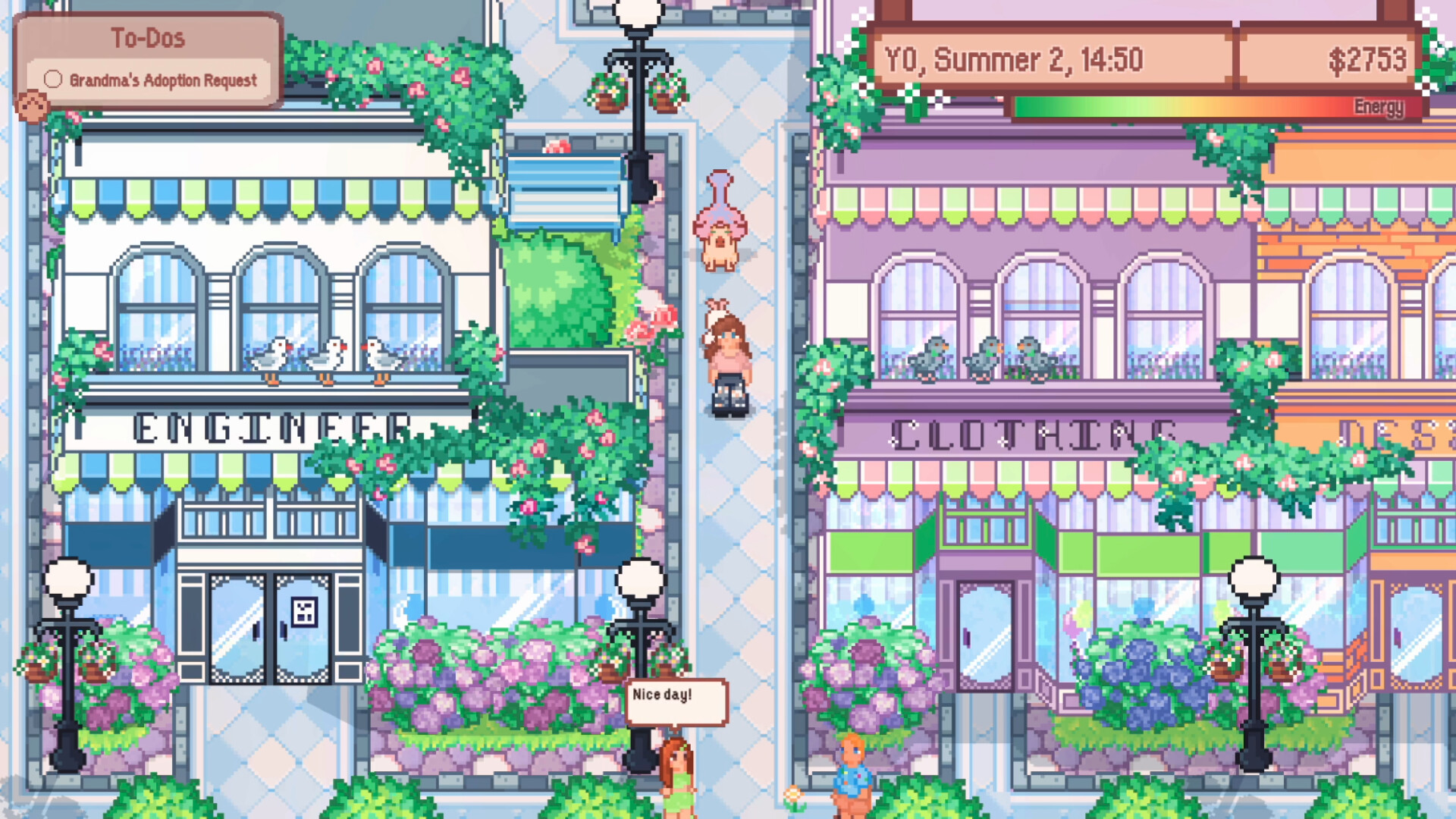Click the money amount $2753

pyautogui.click(x=1370, y=58)
